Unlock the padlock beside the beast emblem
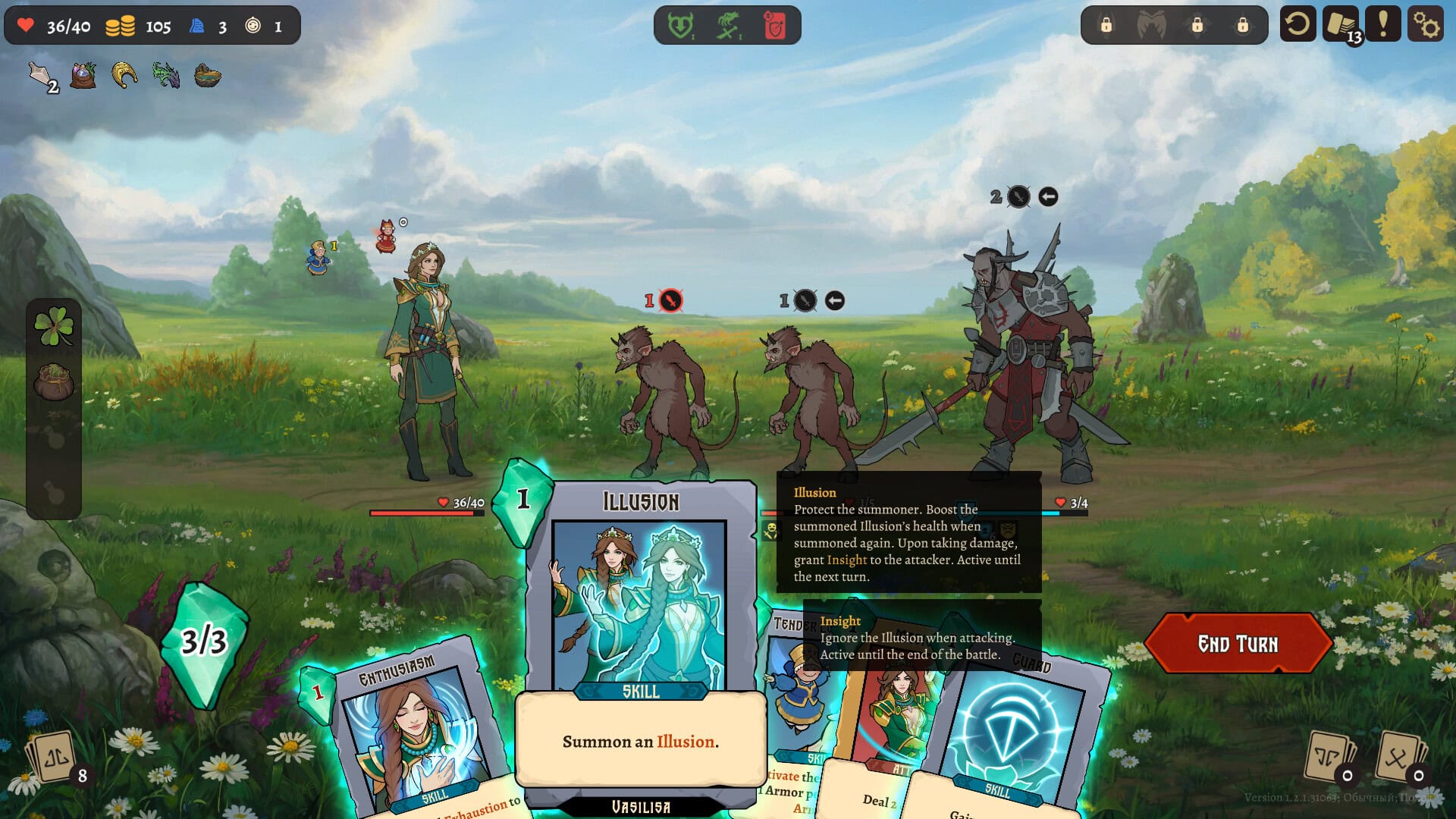The height and width of the screenshot is (819, 1456). 1197,25
